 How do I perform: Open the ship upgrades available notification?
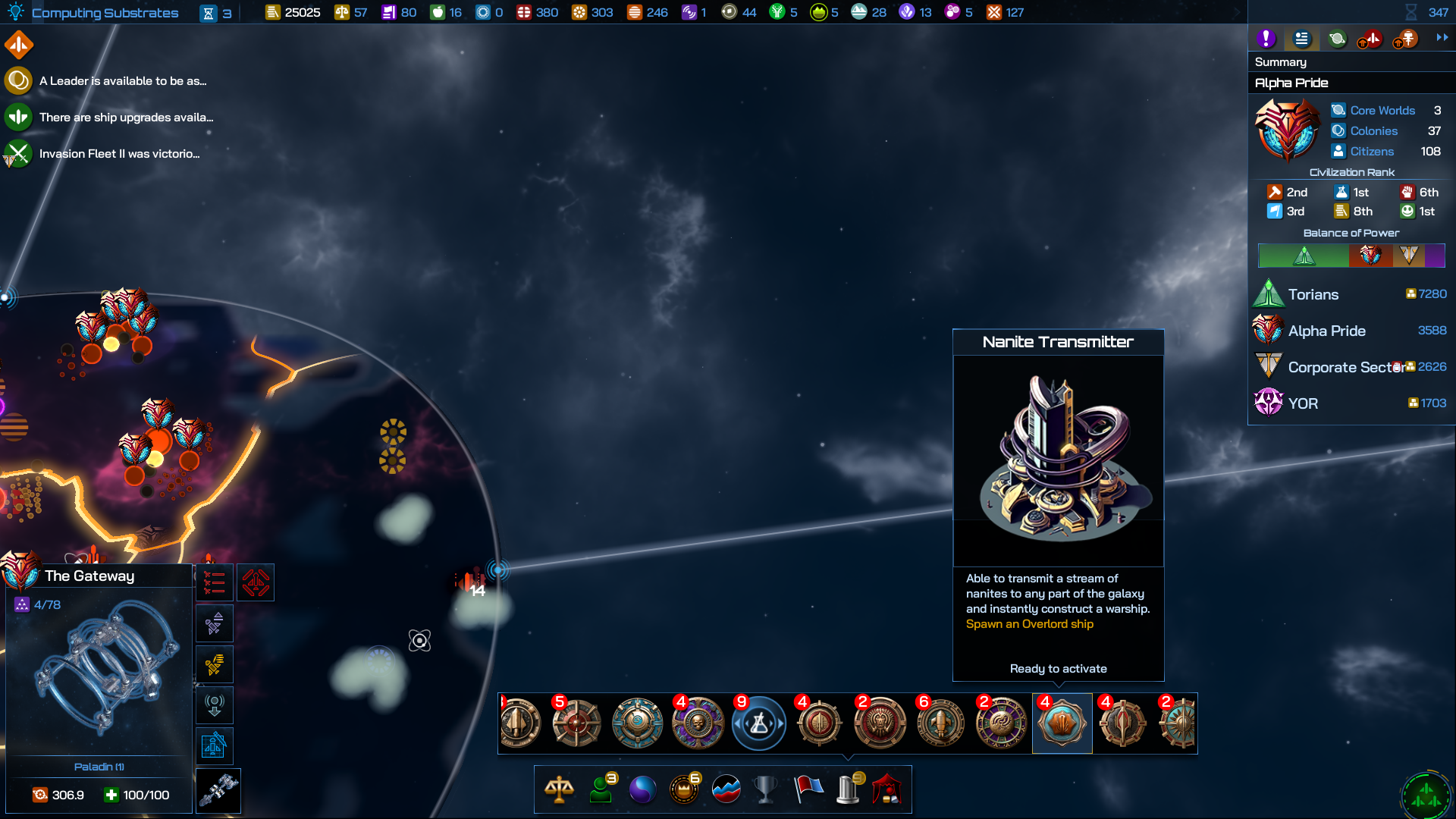(126, 118)
